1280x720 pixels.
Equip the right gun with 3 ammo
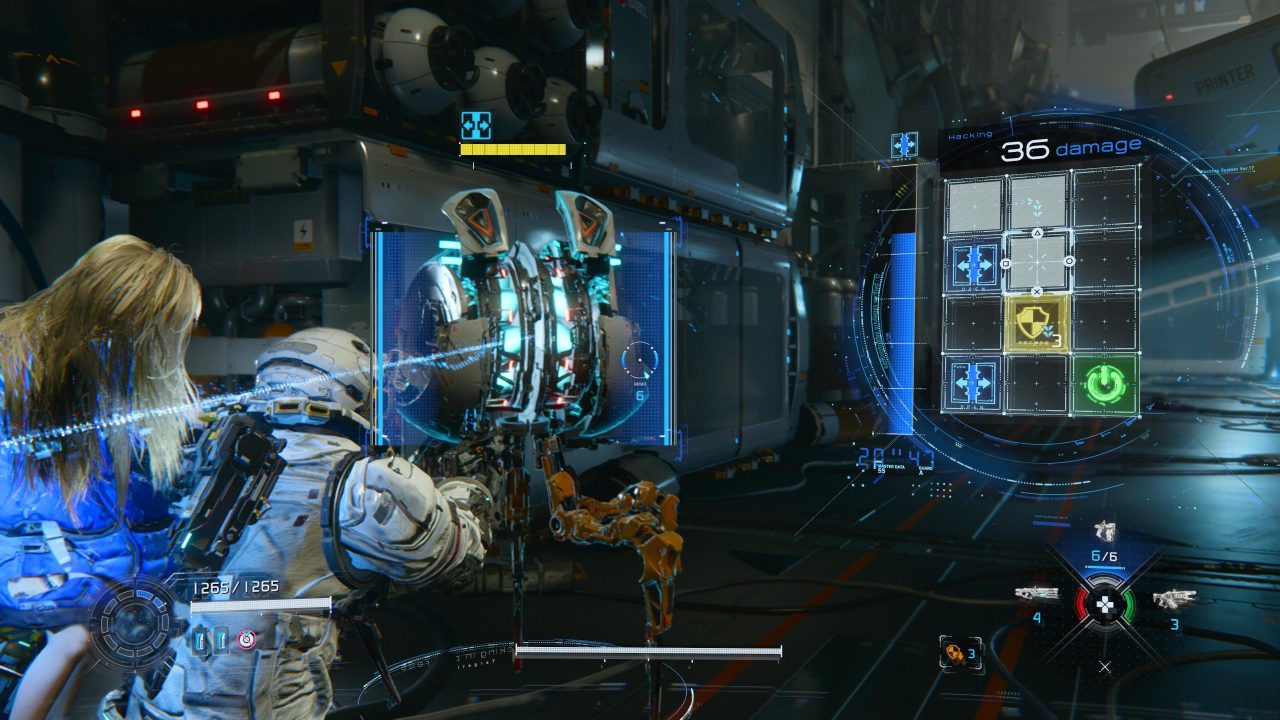[x=1173, y=599]
